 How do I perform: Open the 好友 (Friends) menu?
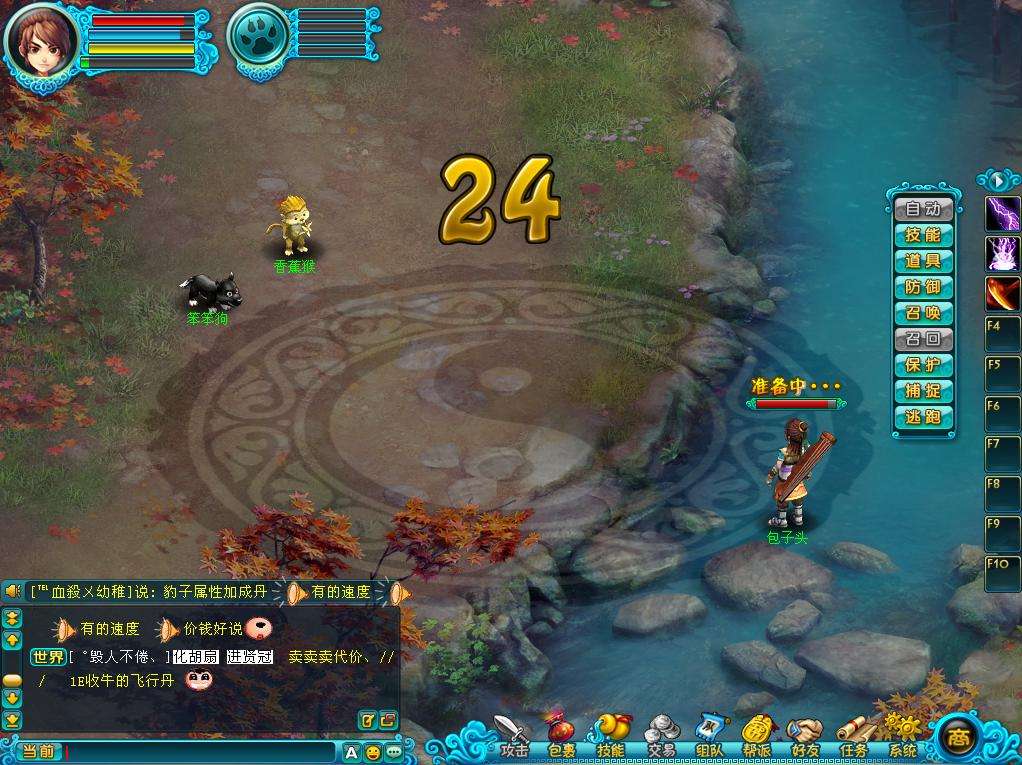point(805,736)
